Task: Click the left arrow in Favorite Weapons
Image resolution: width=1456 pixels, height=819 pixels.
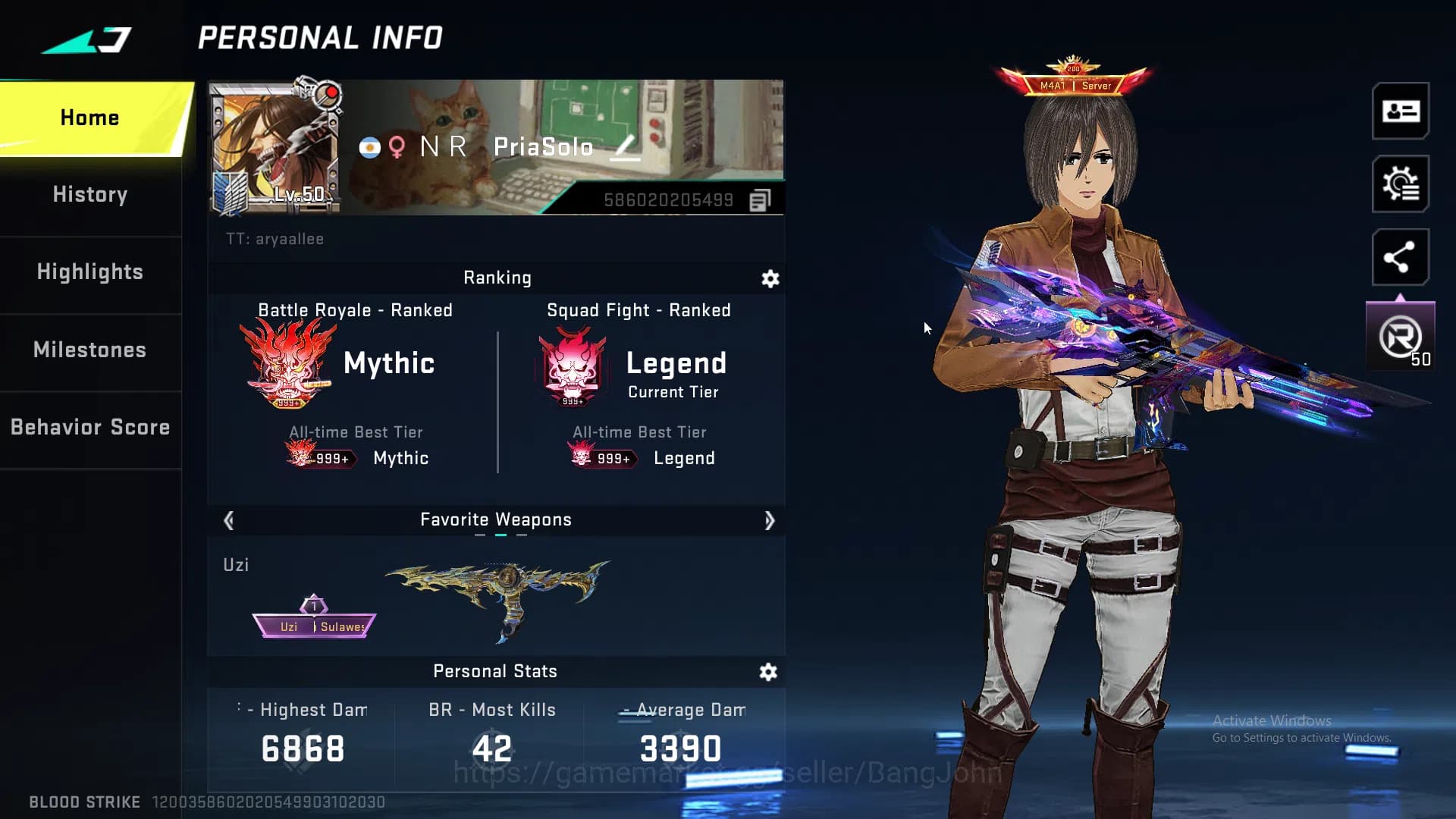Action: [x=228, y=520]
